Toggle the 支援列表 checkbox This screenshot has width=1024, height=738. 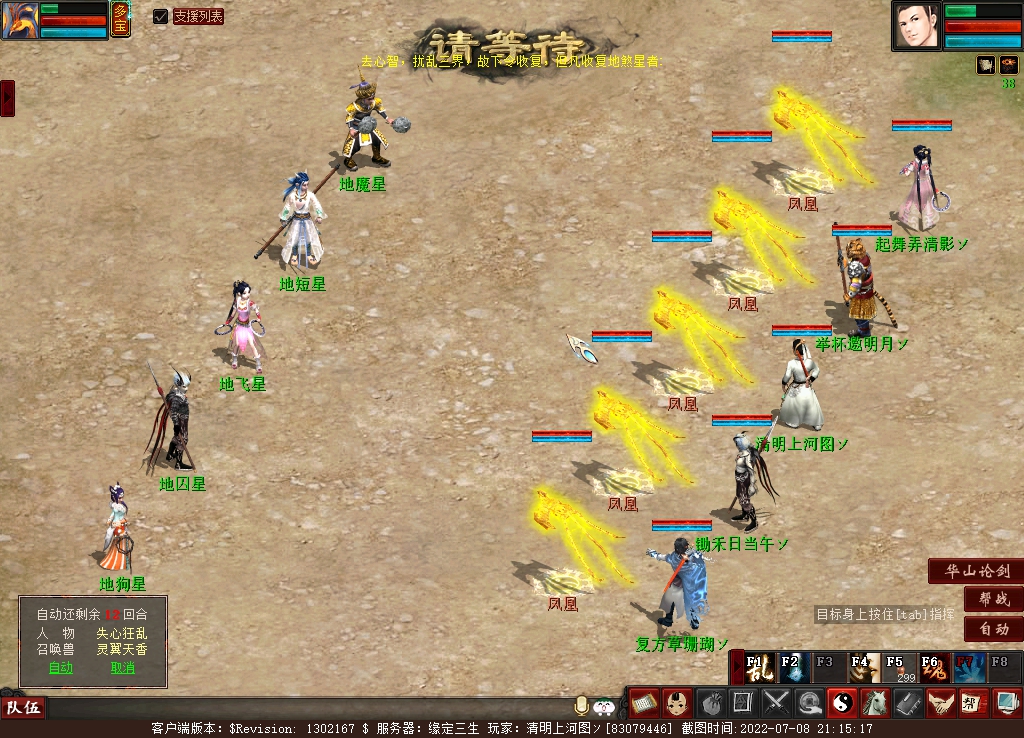(161, 16)
